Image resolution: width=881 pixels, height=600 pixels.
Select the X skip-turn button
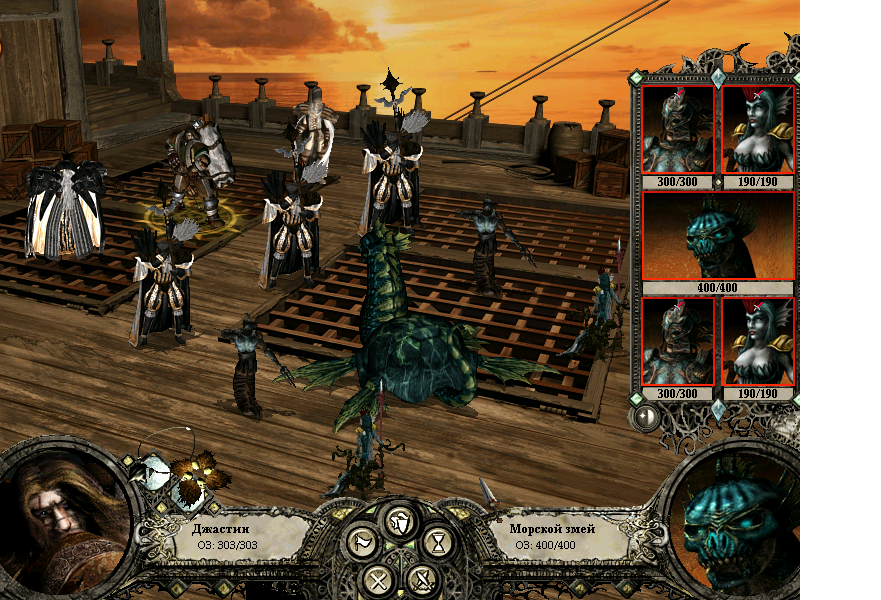[x=378, y=579]
